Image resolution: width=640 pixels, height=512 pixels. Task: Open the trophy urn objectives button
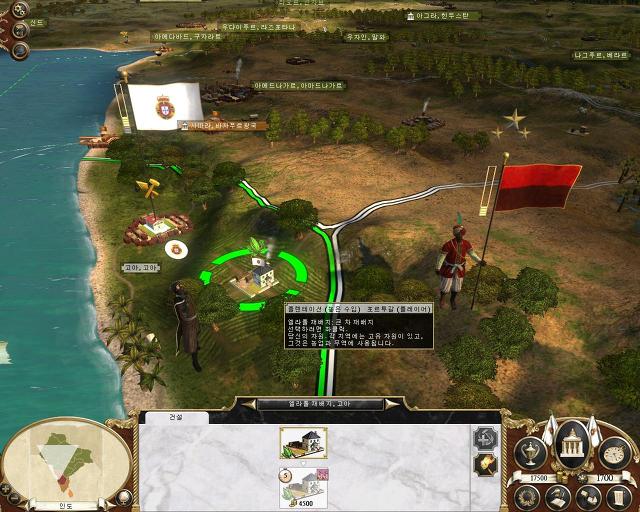528,453
